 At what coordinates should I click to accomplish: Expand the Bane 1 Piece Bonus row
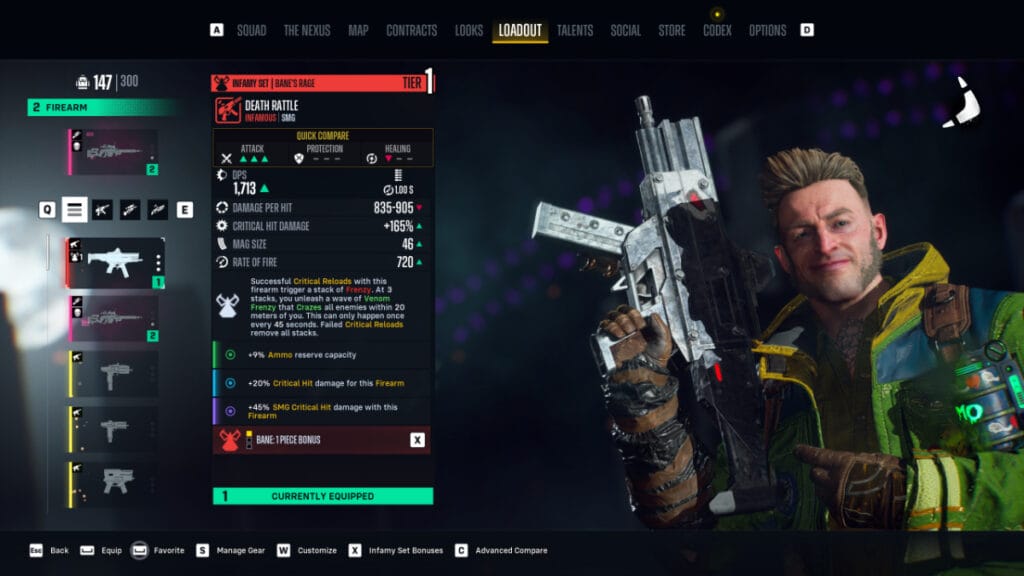click(x=322, y=439)
